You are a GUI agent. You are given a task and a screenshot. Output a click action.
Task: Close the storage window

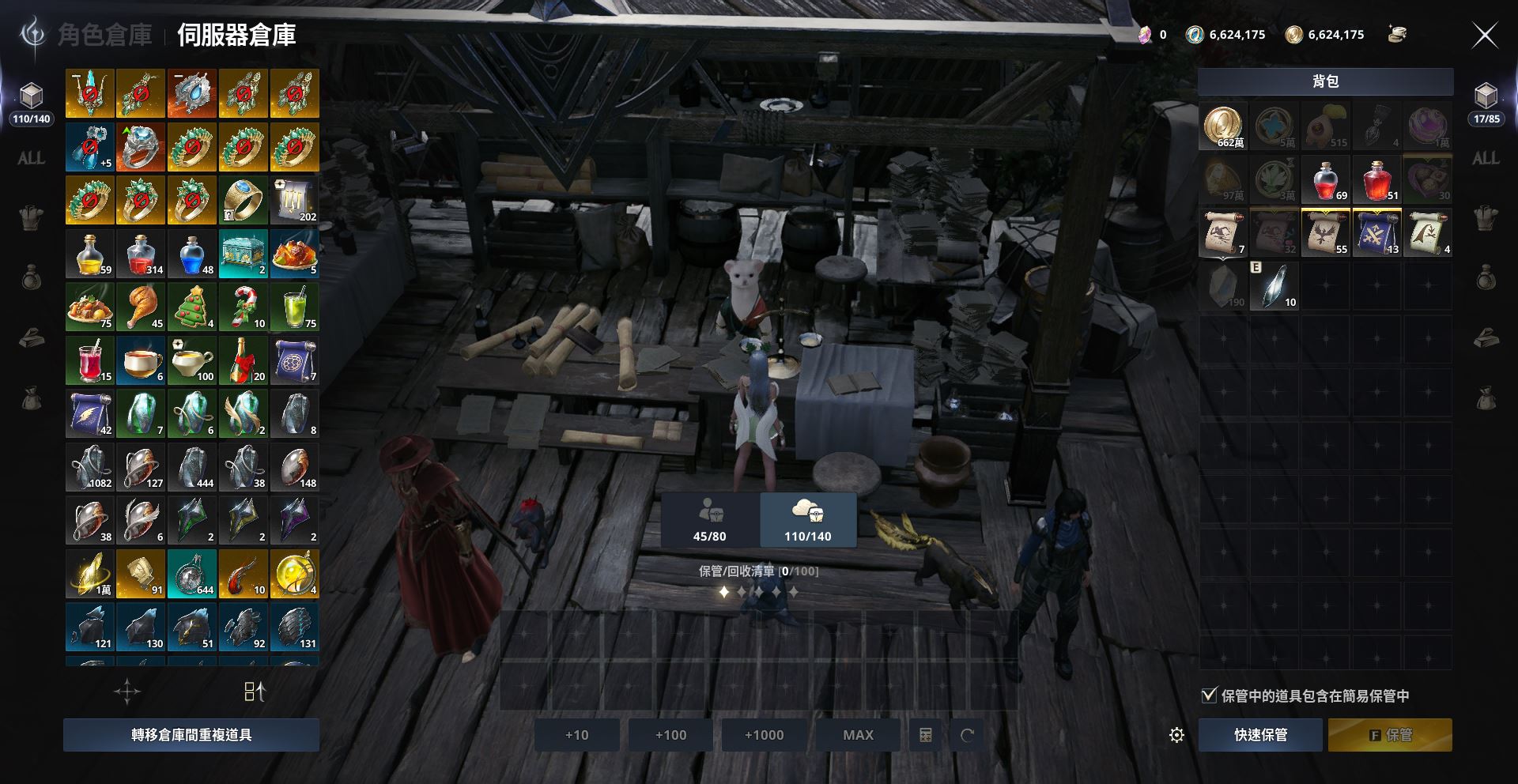tap(1484, 36)
